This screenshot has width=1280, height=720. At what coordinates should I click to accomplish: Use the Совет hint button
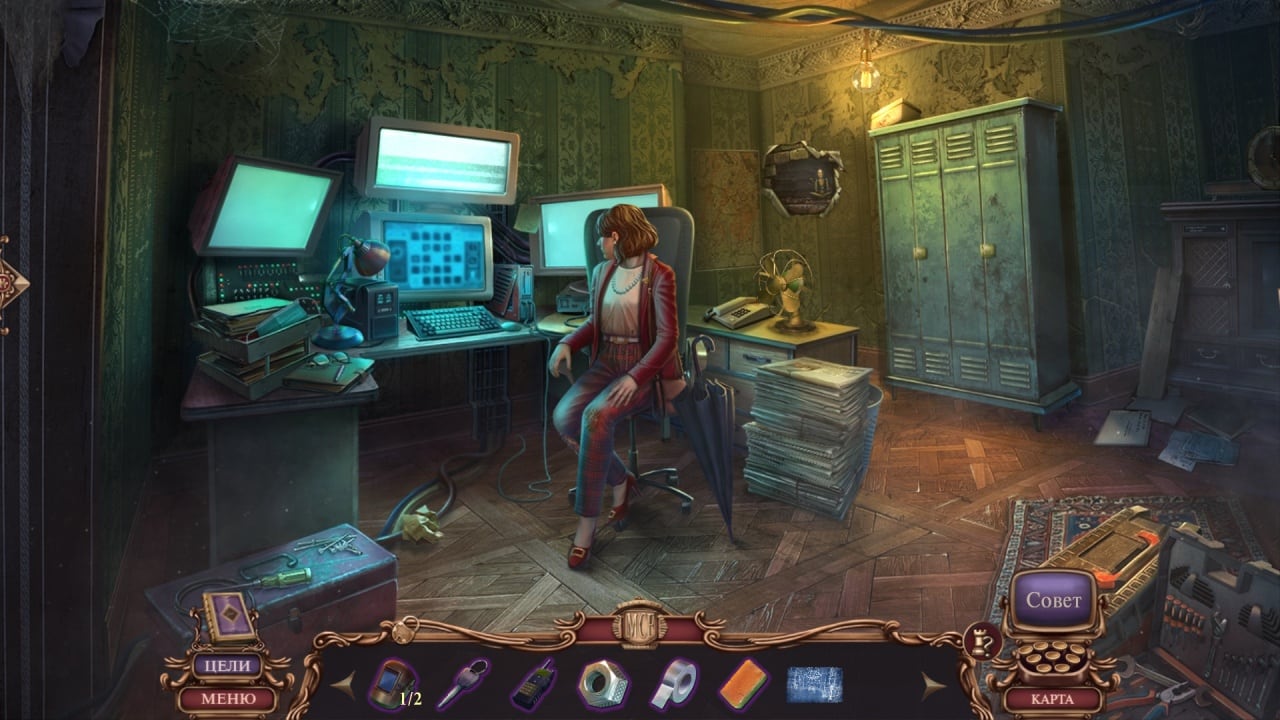click(x=1053, y=601)
